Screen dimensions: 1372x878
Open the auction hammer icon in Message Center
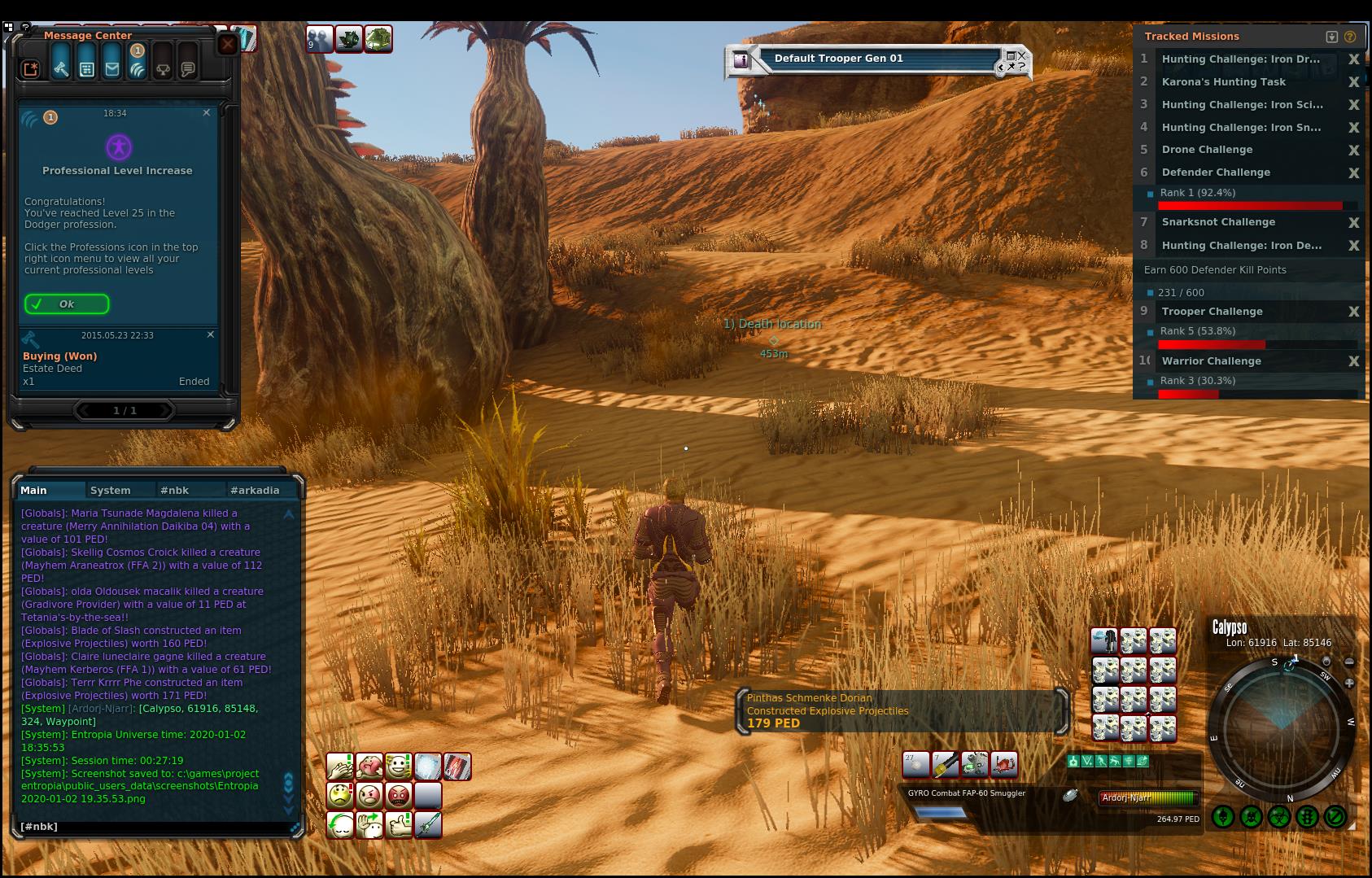tap(61, 69)
